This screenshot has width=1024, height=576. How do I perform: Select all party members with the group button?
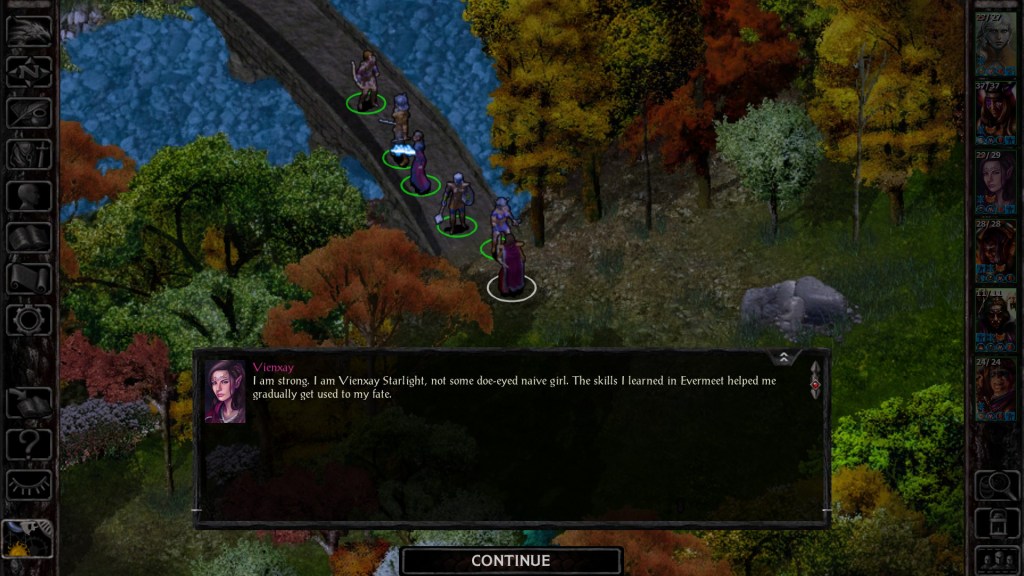click(996, 559)
